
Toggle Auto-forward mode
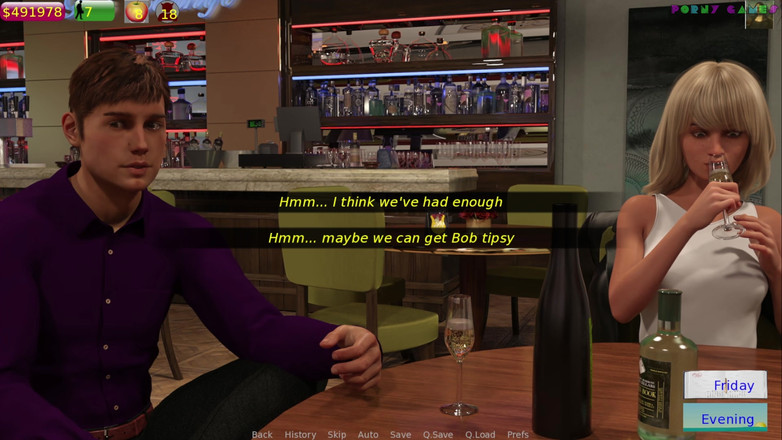pyautogui.click(x=368, y=434)
